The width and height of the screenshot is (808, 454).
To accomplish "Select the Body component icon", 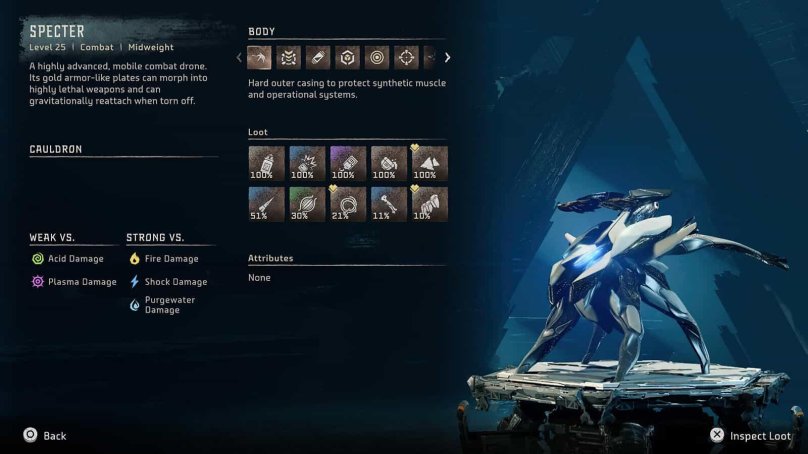I will pyautogui.click(x=260, y=58).
